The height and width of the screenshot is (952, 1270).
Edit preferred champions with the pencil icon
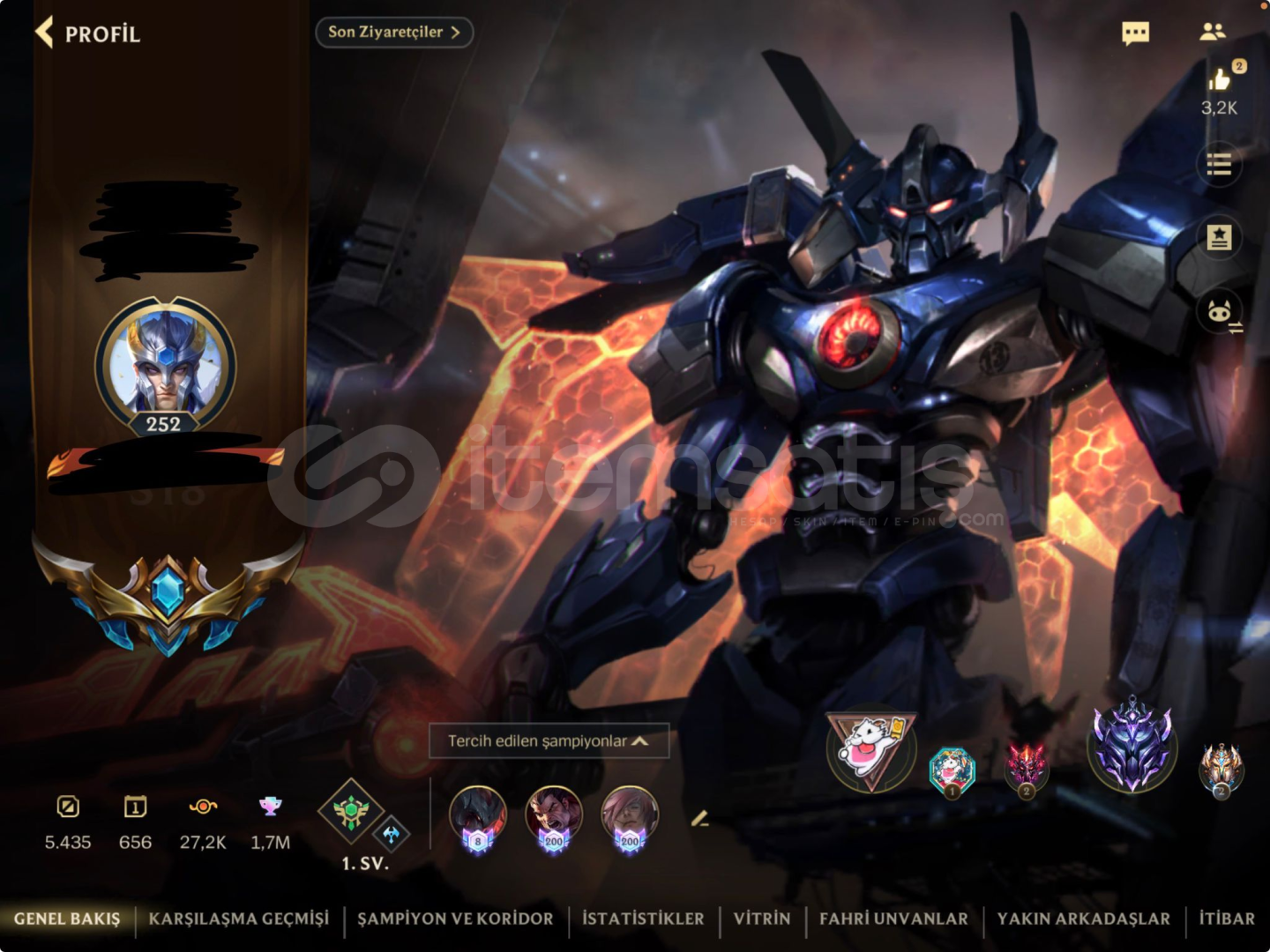(x=699, y=820)
